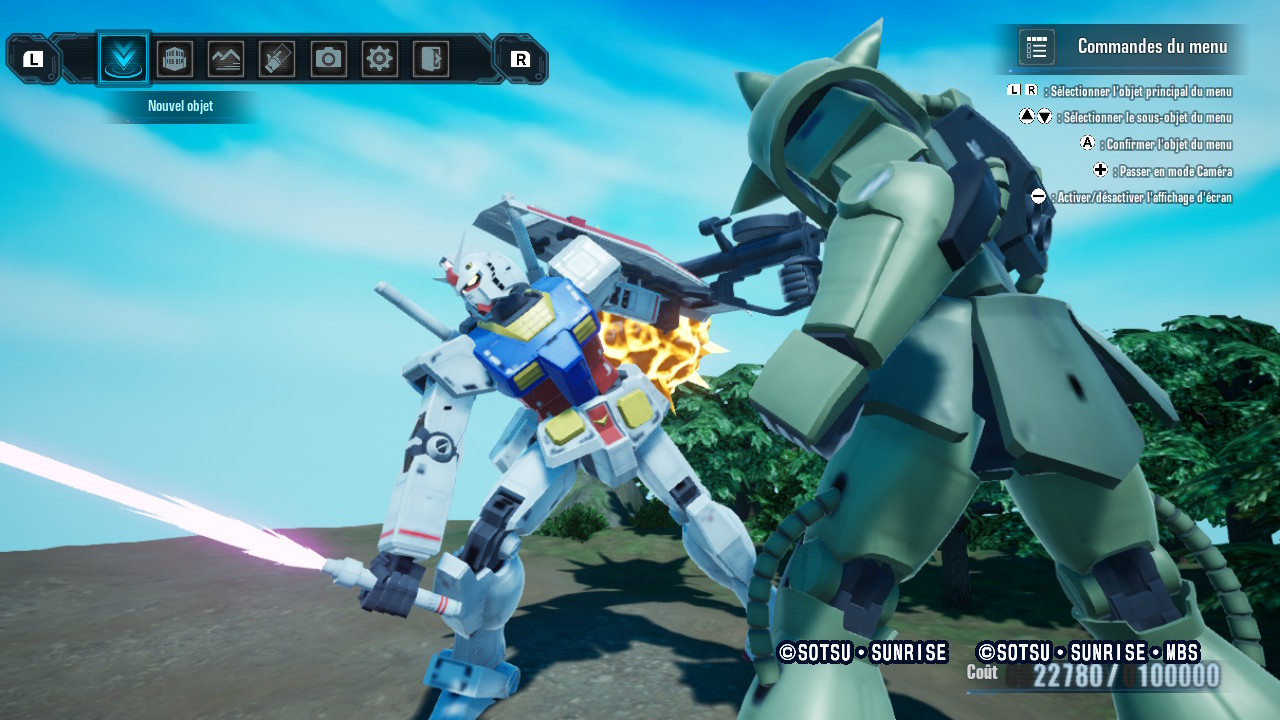Open the Commandes du menu list icon
Image resolution: width=1280 pixels, height=720 pixels.
1036,47
